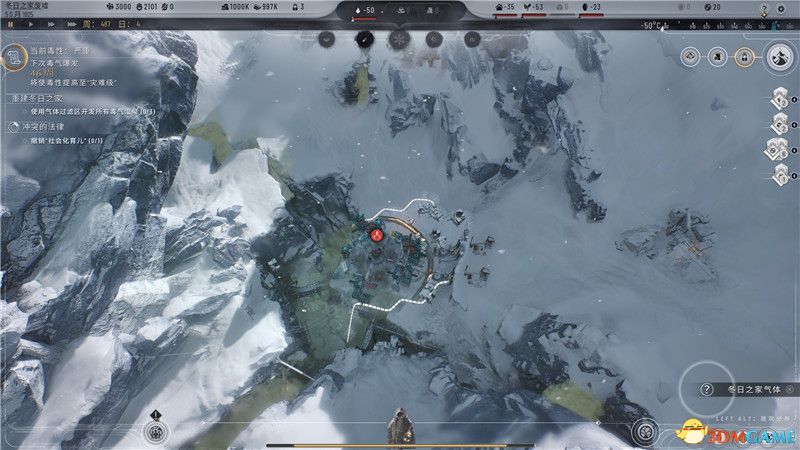800x450 pixels.
Task: Click the steward figure at bottom center
Action: [400, 428]
